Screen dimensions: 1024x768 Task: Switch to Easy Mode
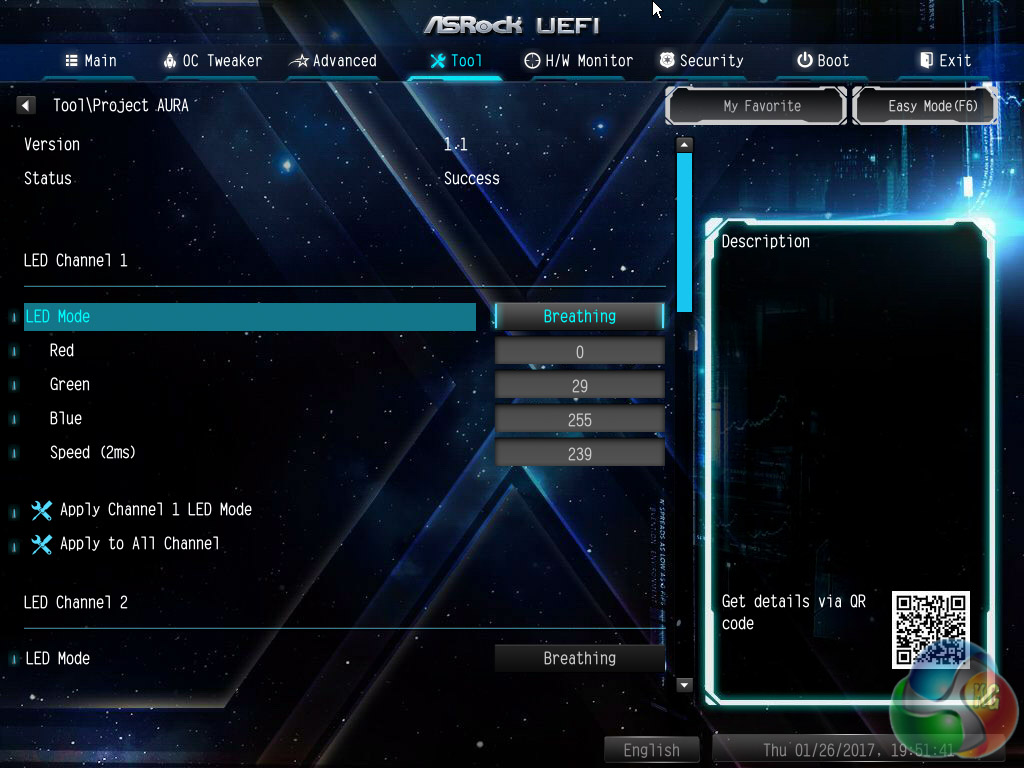pyautogui.click(x=926, y=106)
